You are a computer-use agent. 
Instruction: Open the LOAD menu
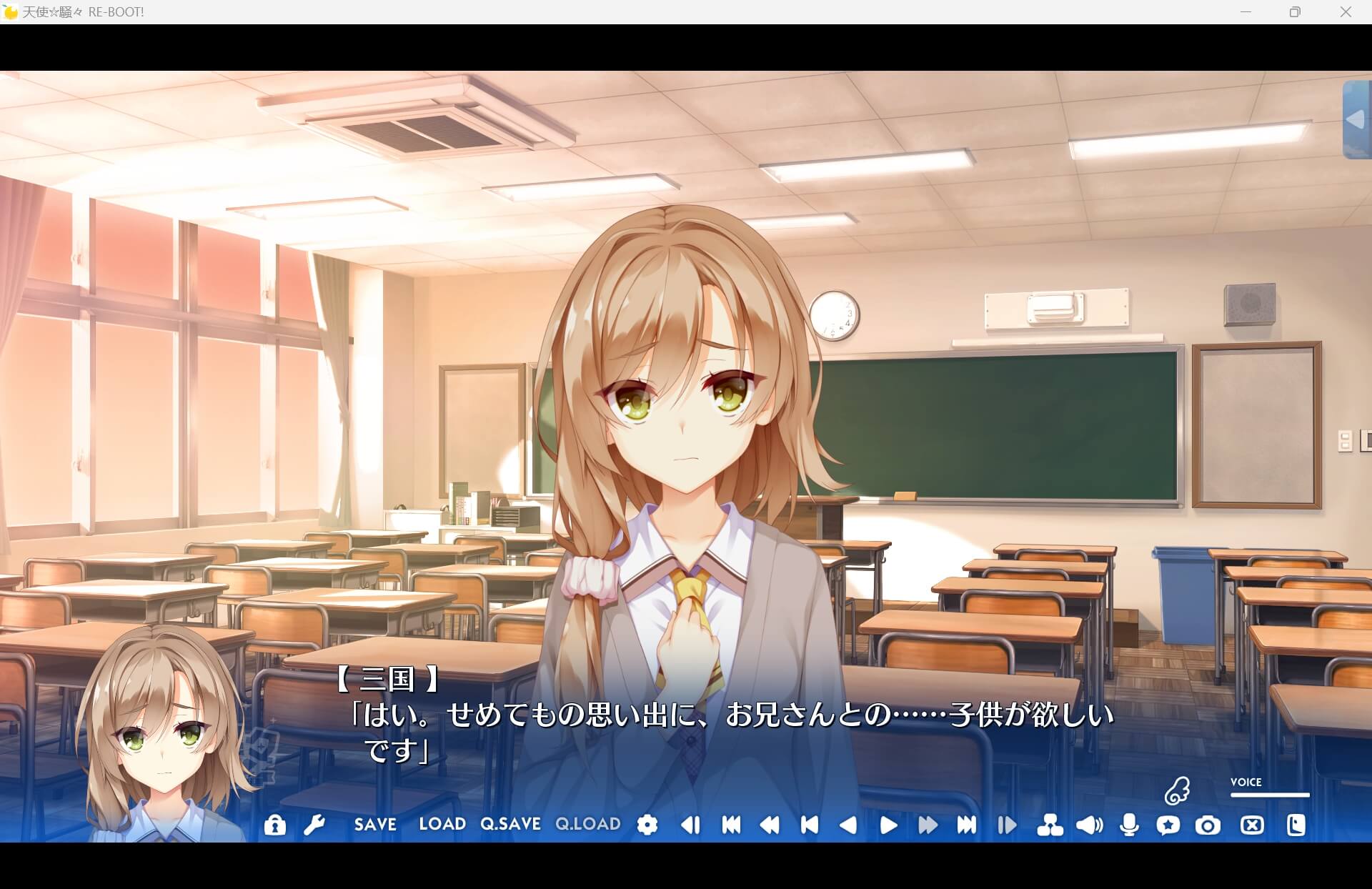tap(442, 825)
